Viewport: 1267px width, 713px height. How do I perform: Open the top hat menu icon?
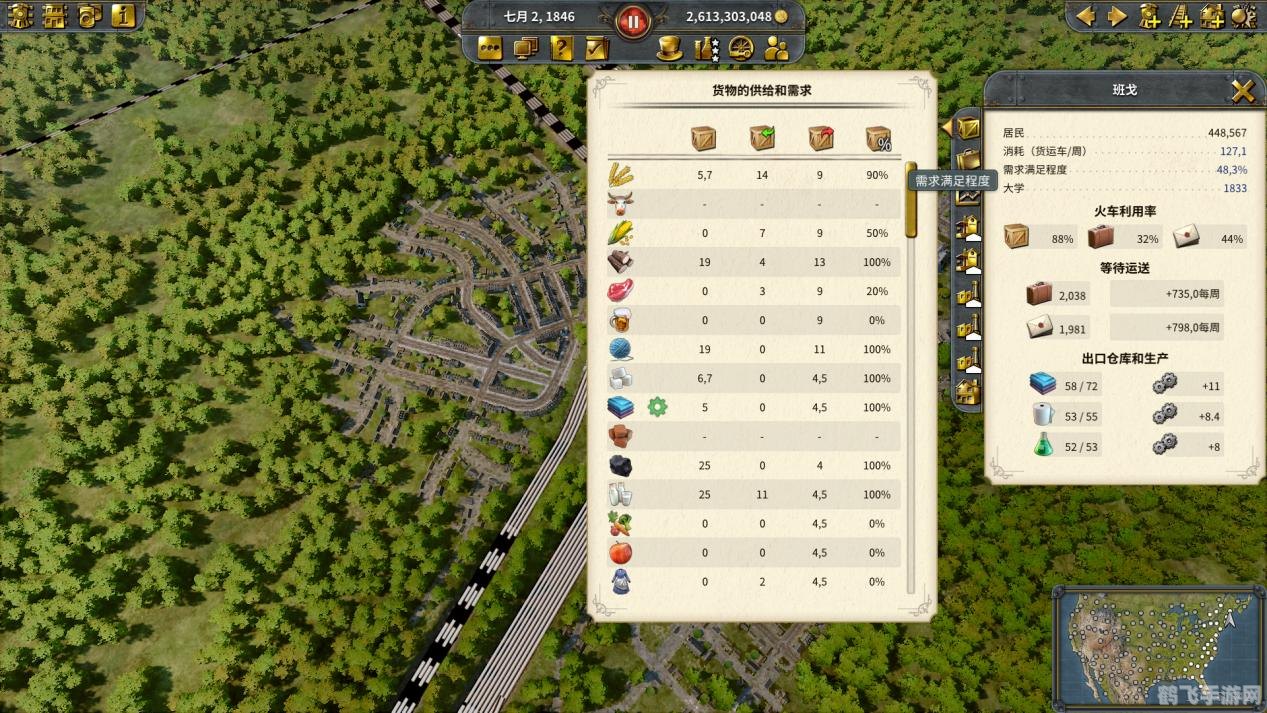point(669,48)
